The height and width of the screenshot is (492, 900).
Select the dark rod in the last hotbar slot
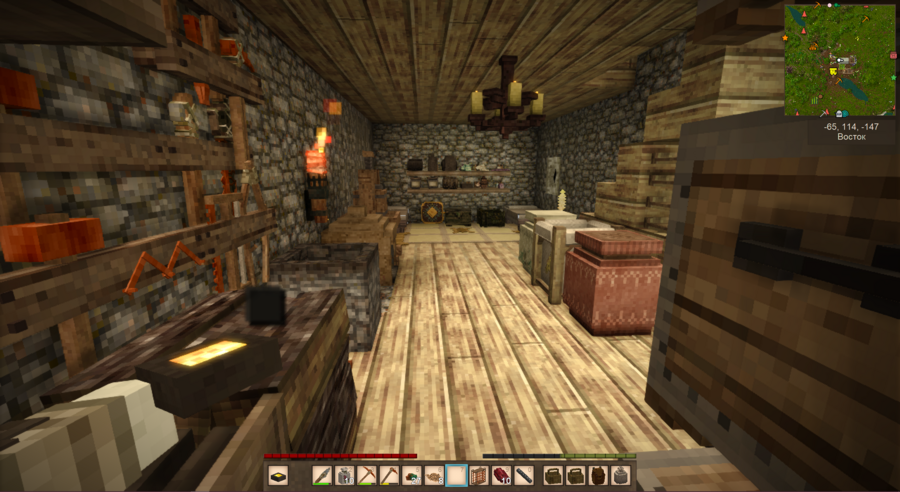[x=523, y=476]
